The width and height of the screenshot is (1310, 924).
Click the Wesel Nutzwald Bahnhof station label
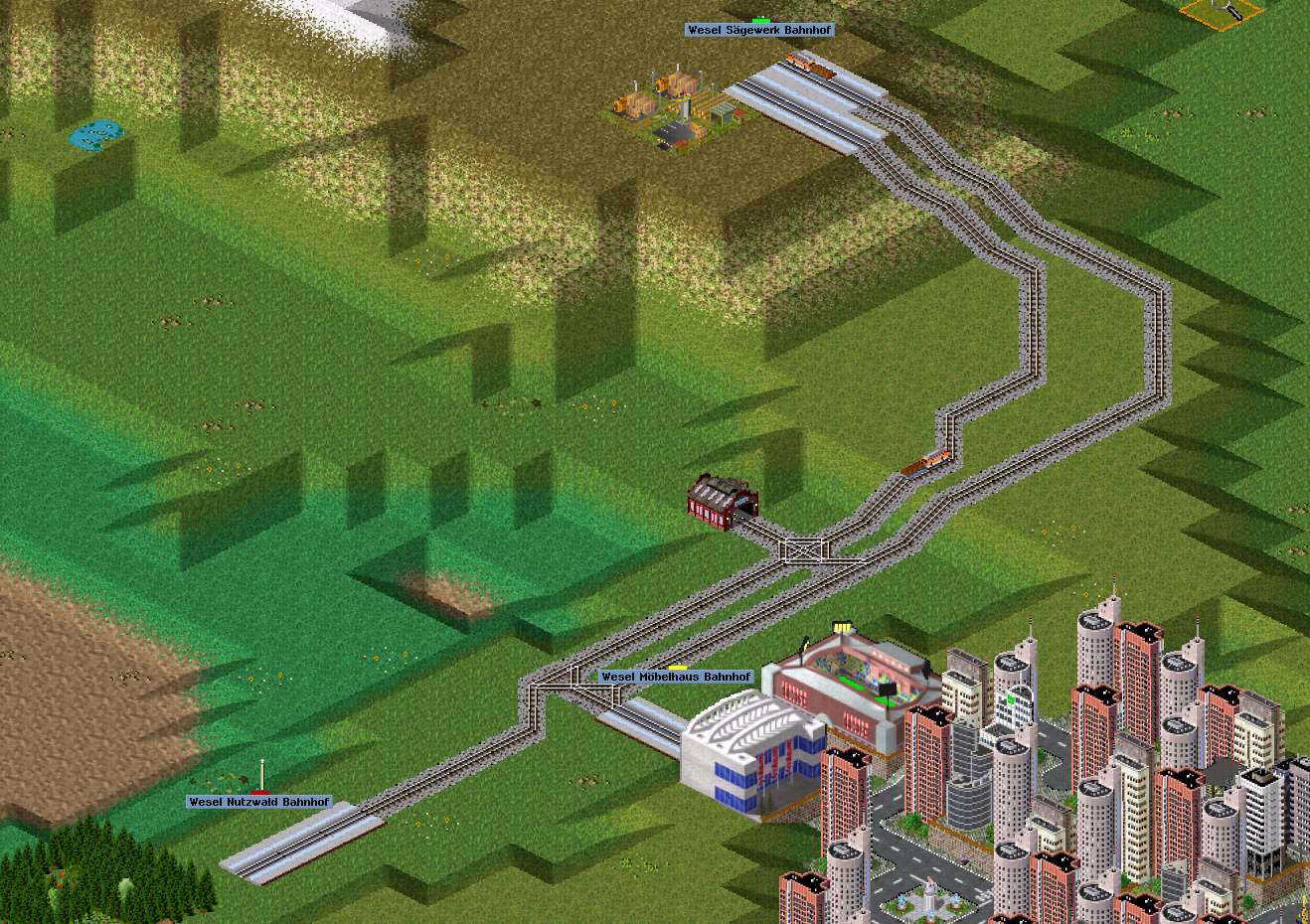pos(258,802)
